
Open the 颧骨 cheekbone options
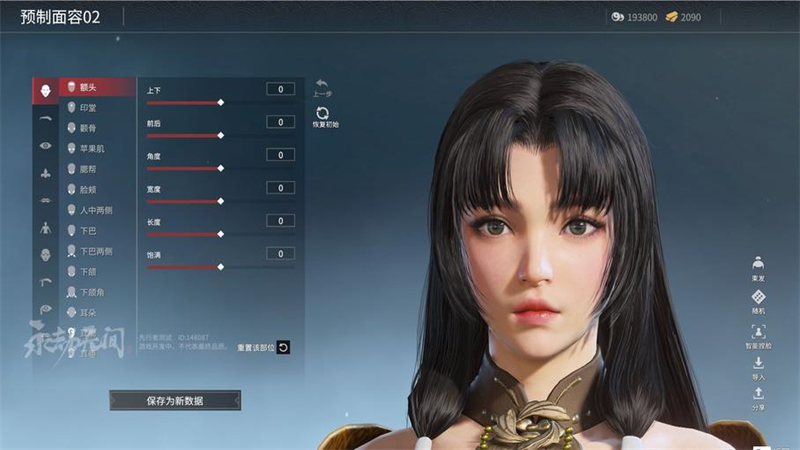click(x=97, y=128)
